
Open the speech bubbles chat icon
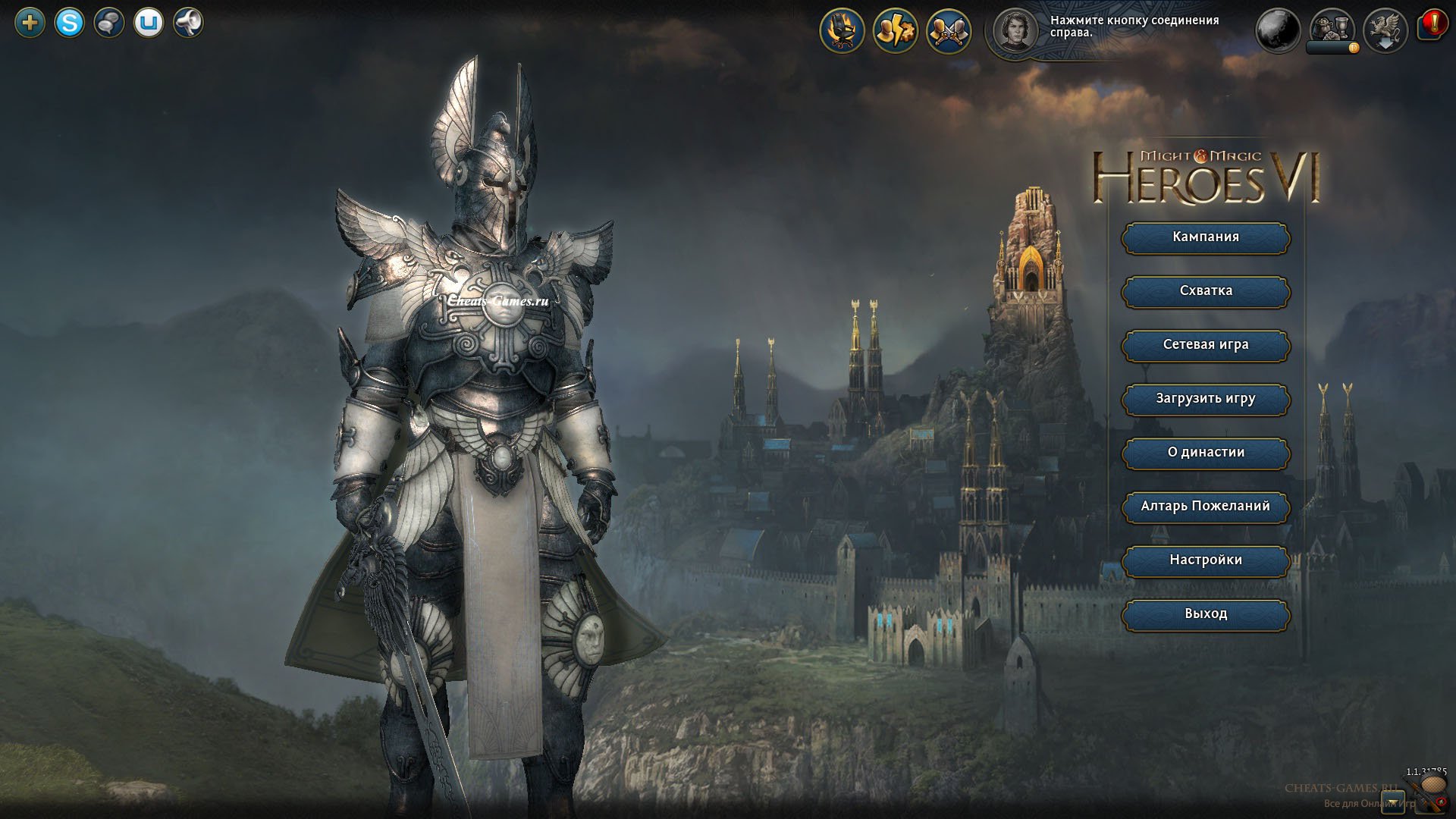click(109, 24)
